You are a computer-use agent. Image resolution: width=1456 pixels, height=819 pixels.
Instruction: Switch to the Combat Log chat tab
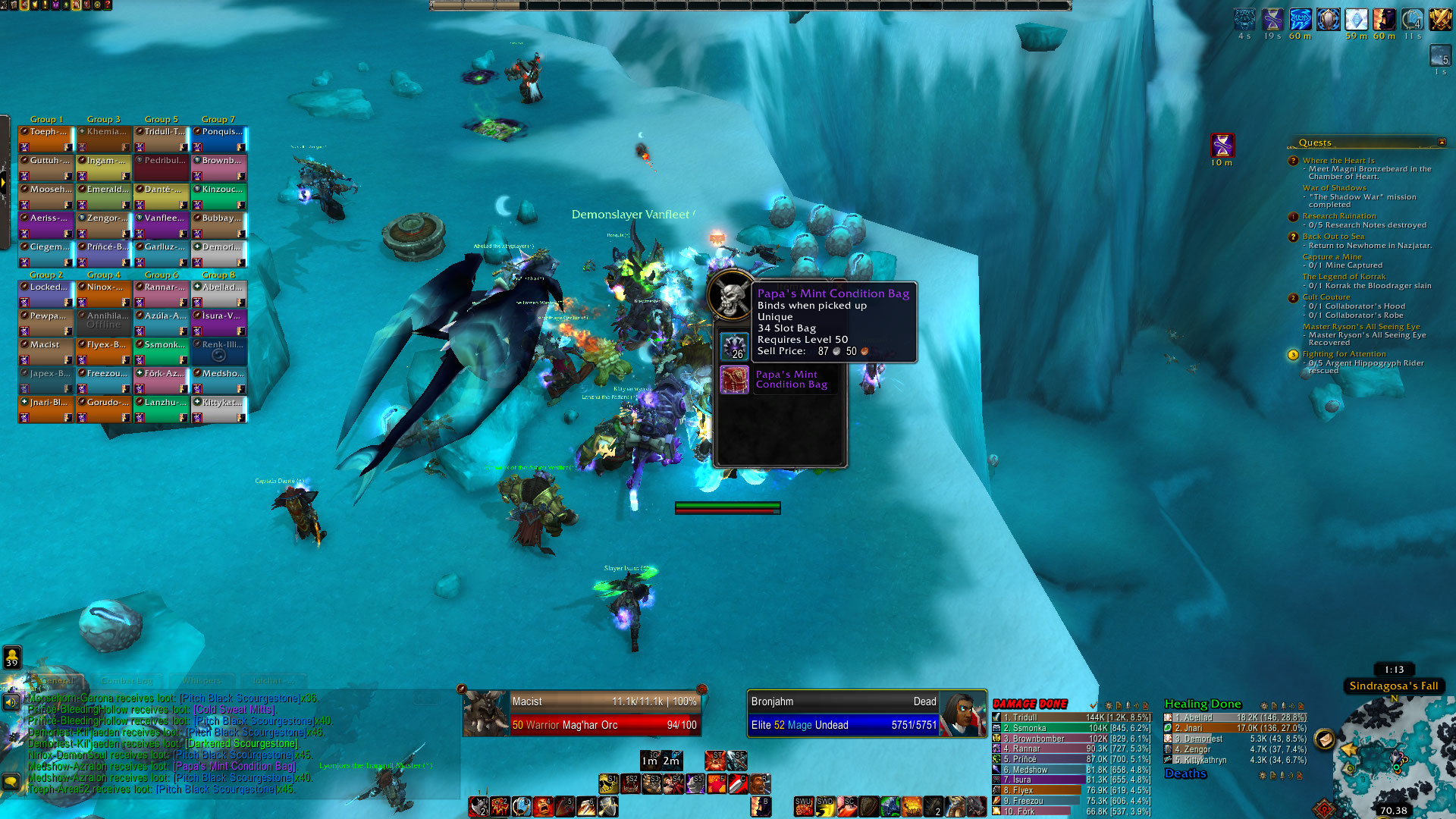click(127, 681)
